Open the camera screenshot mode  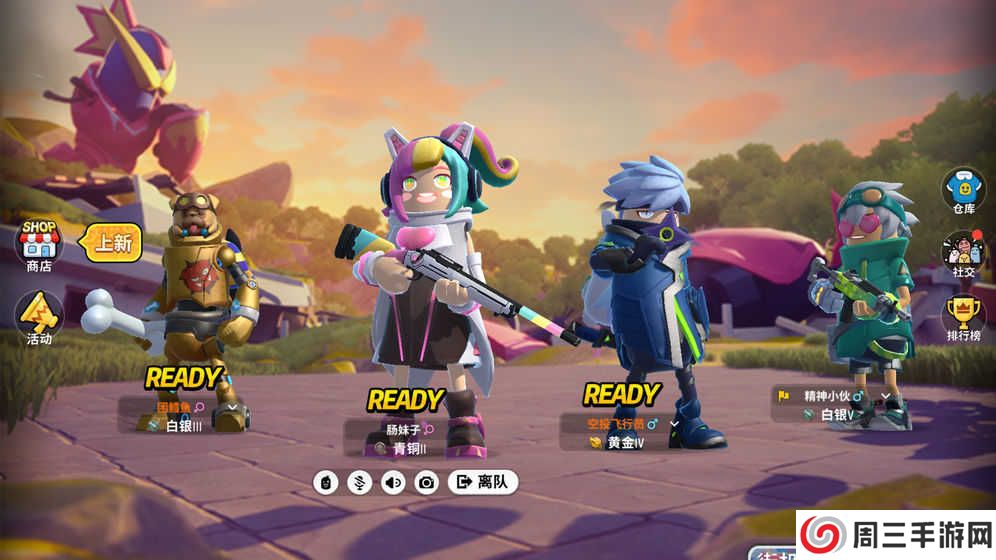tap(427, 482)
